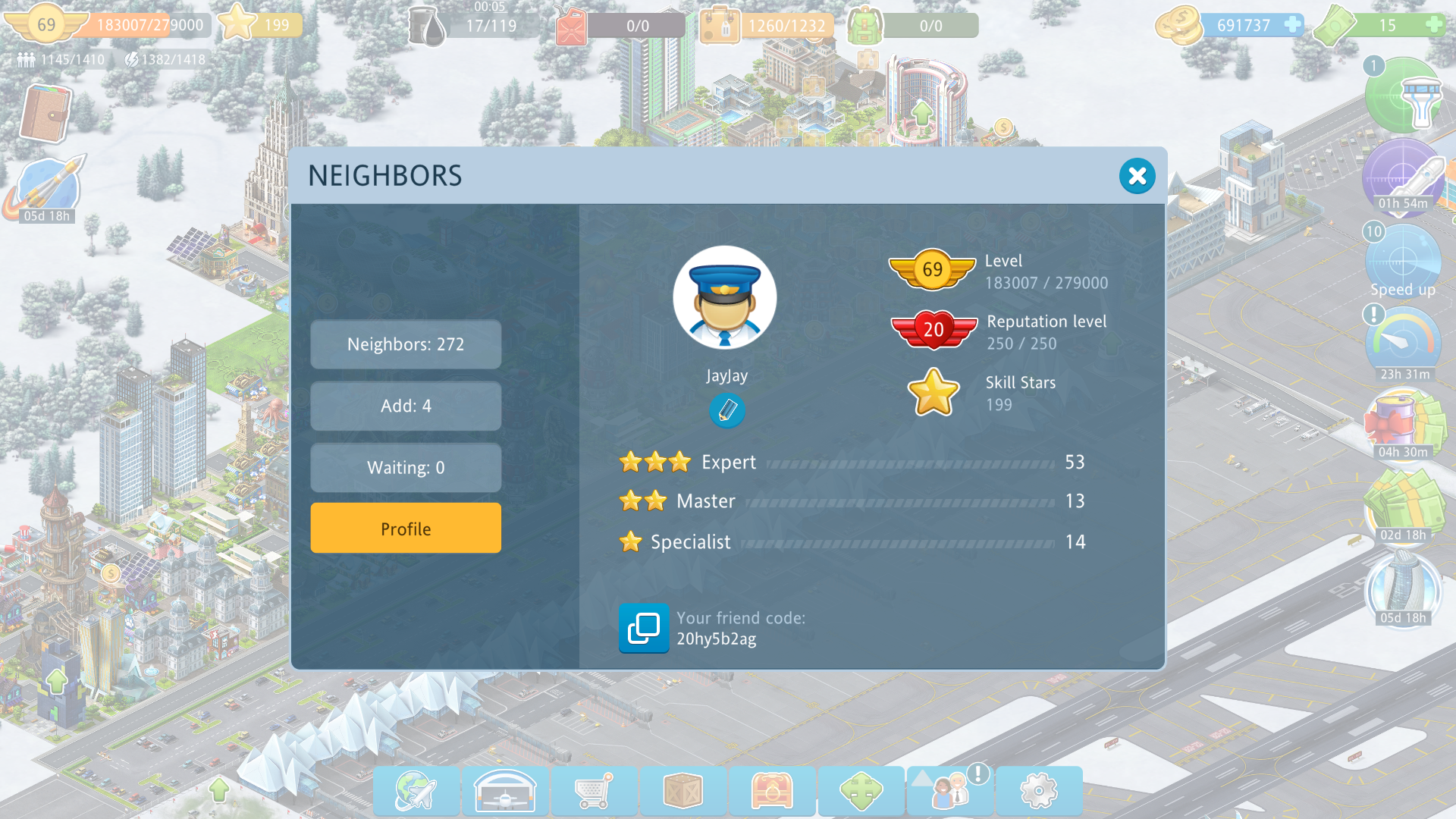Viewport: 1456px width, 819px height.
Task: Open the globe and airplane flights menu
Action: 416,791
